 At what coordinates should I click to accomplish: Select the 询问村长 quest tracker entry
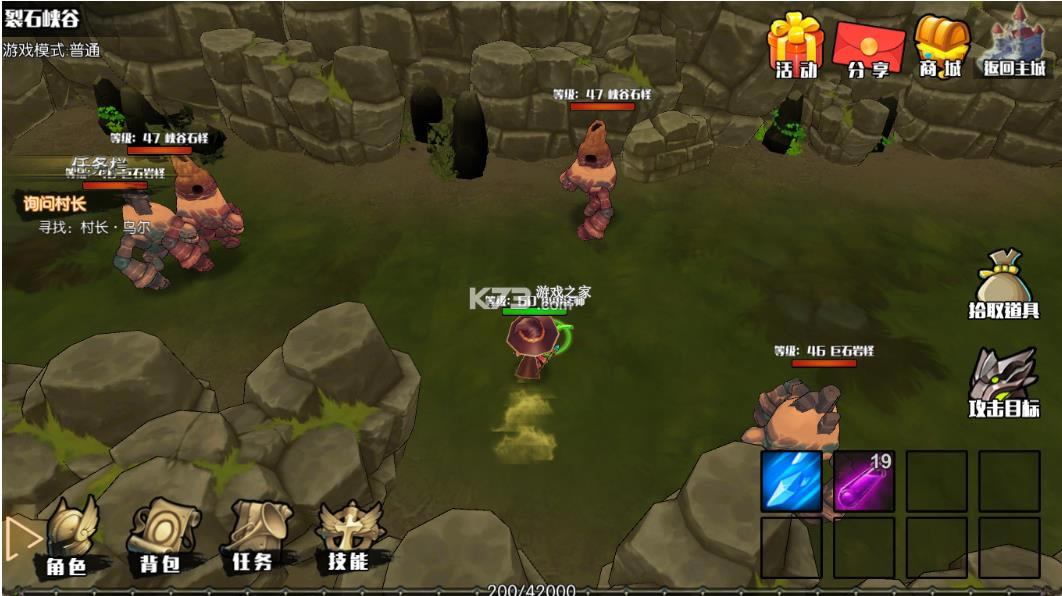(x=56, y=204)
